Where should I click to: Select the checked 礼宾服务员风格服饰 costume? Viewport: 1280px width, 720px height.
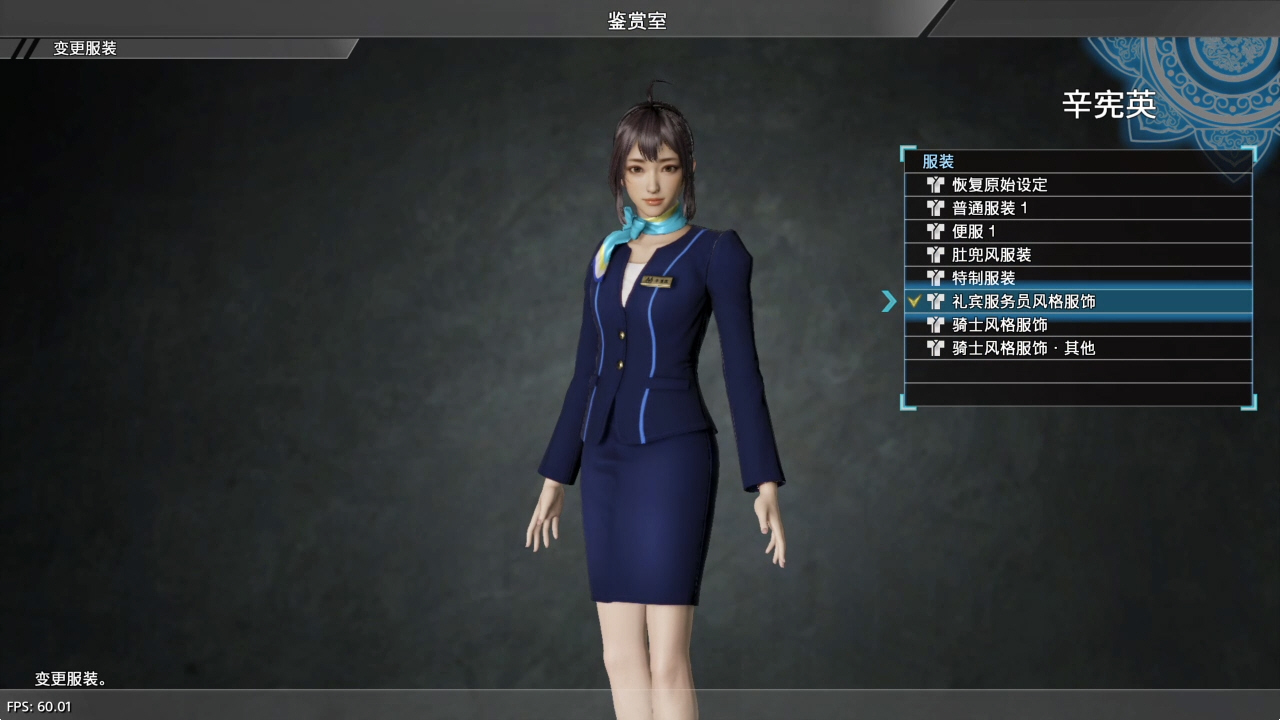1024,301
